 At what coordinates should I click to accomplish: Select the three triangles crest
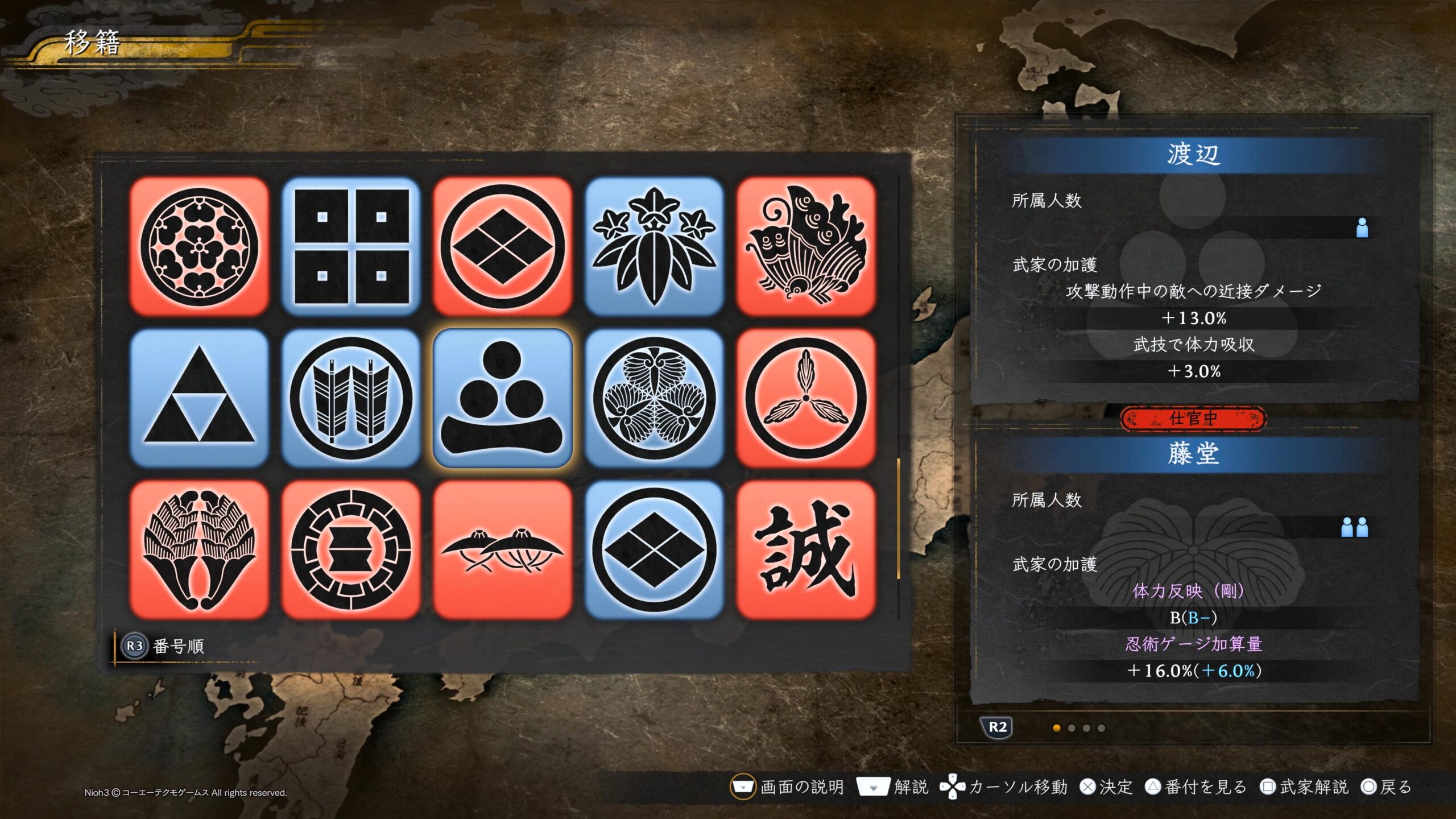point(199,398)
